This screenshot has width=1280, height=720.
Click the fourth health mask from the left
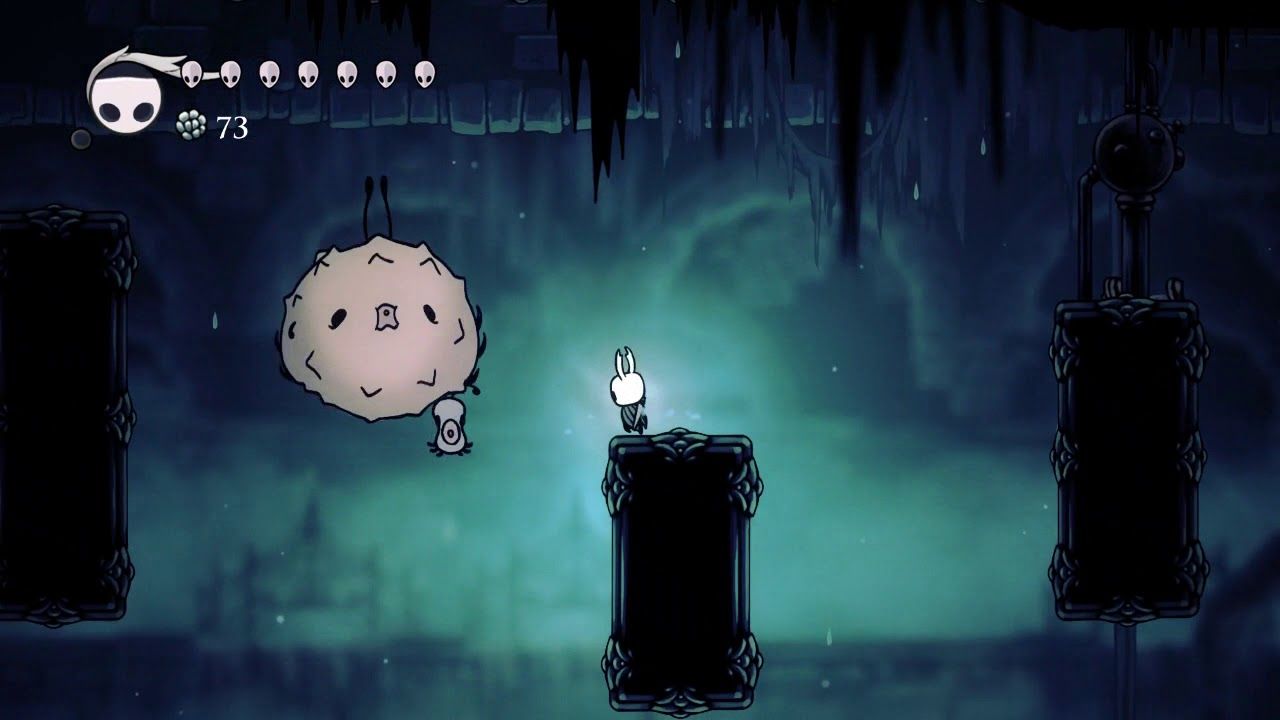coord(307,75)
